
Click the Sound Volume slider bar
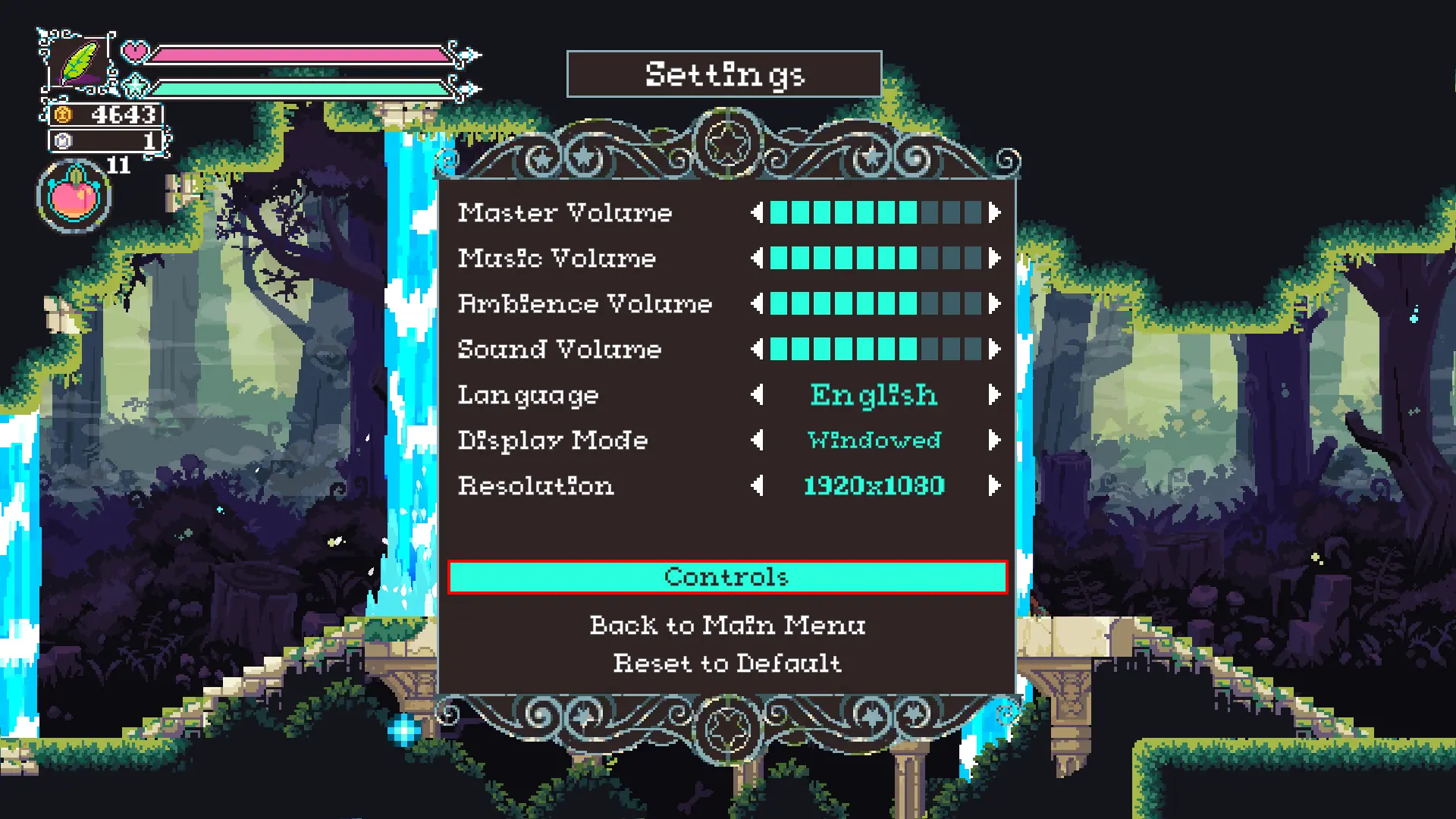point(876,350)
